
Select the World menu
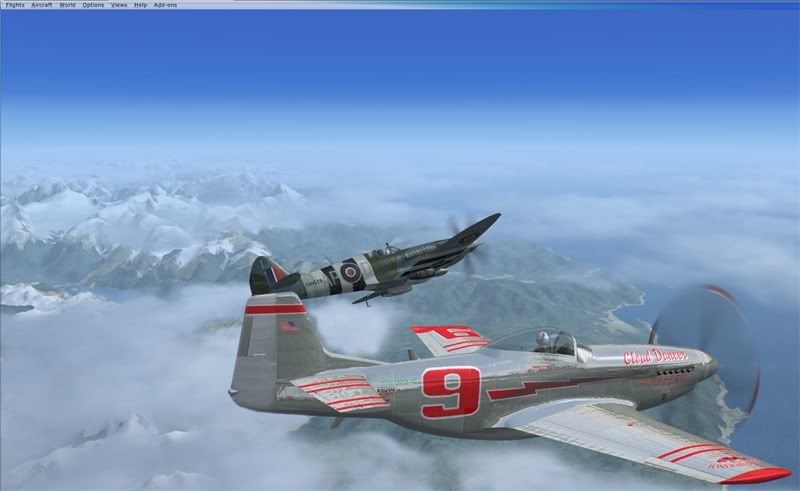67,5
